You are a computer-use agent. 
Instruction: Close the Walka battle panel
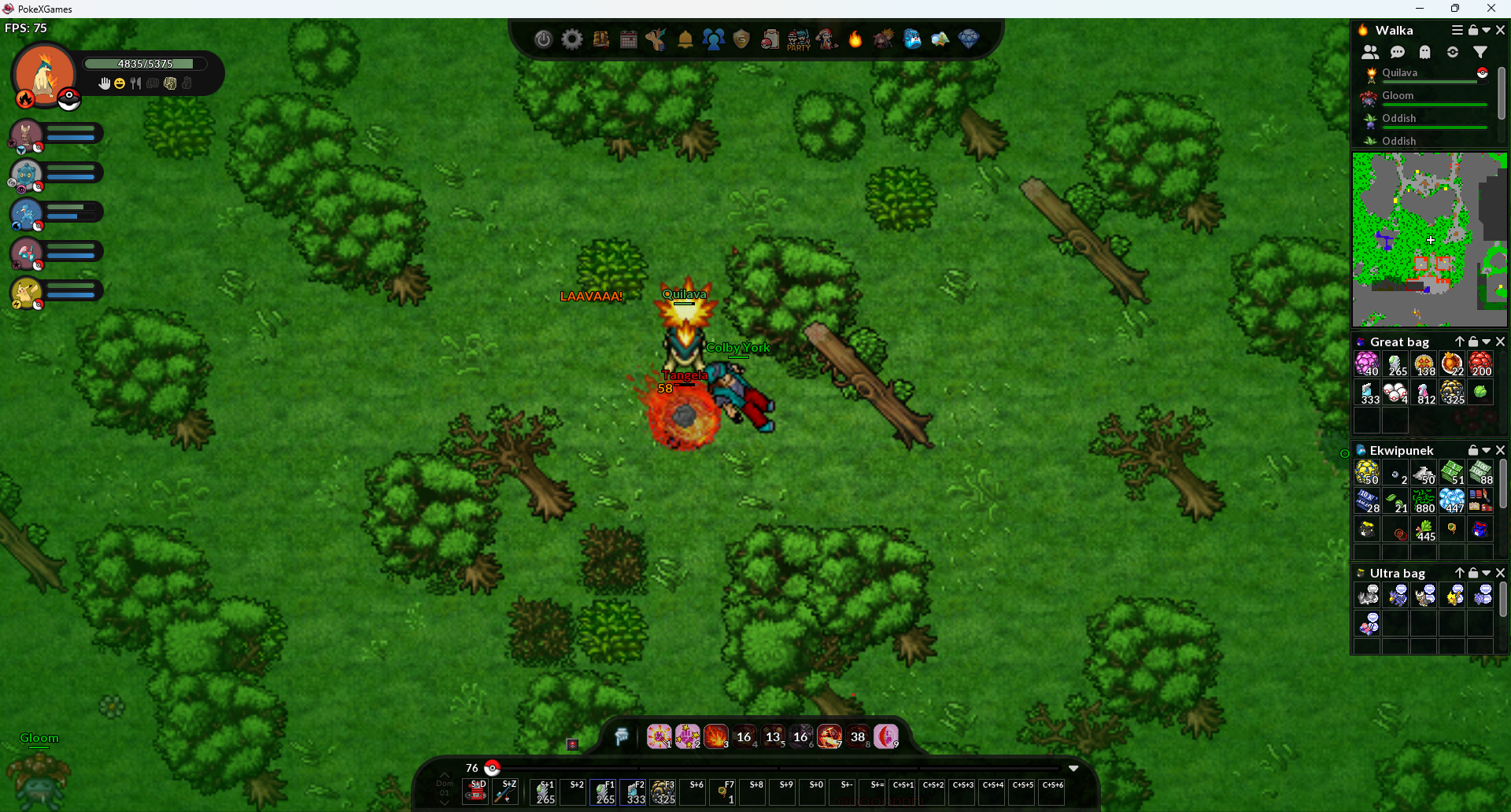click(1500, 30)
